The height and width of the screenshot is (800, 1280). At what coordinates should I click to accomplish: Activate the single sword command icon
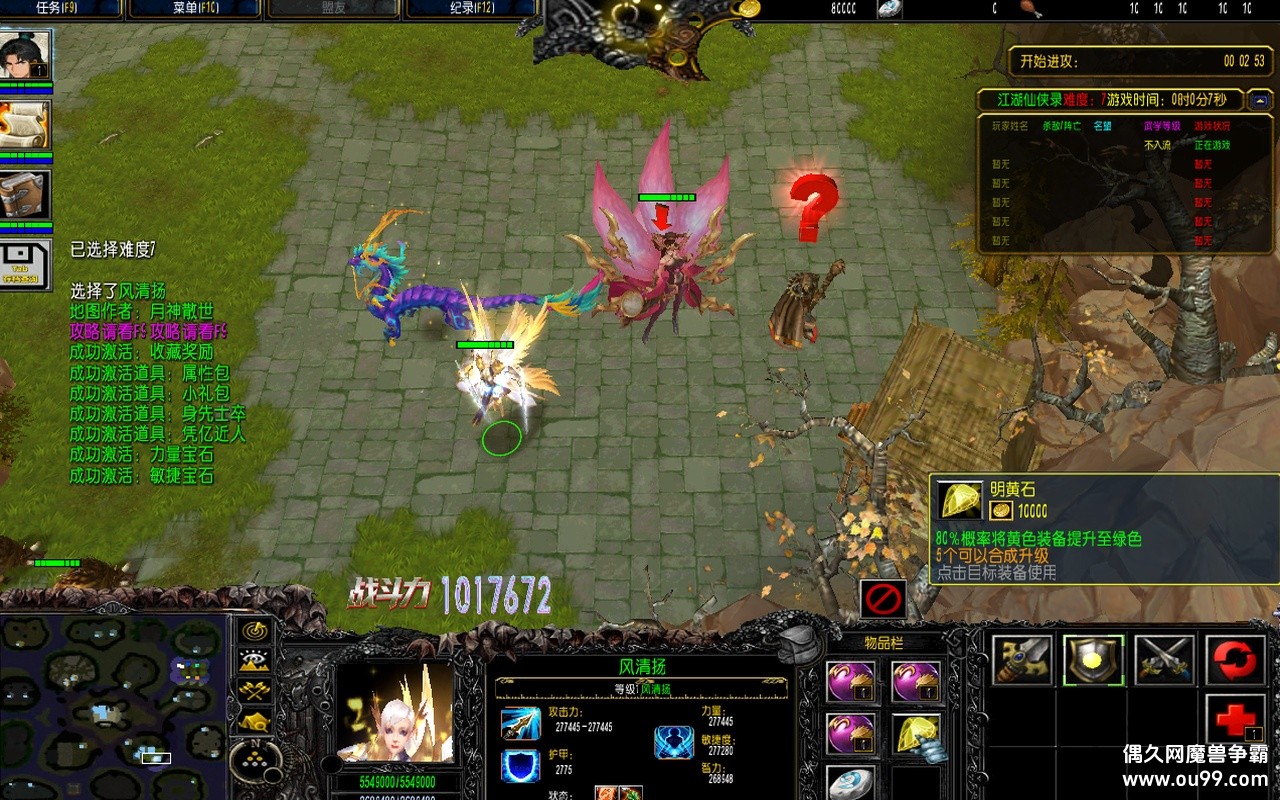(x=1022, y=660)
